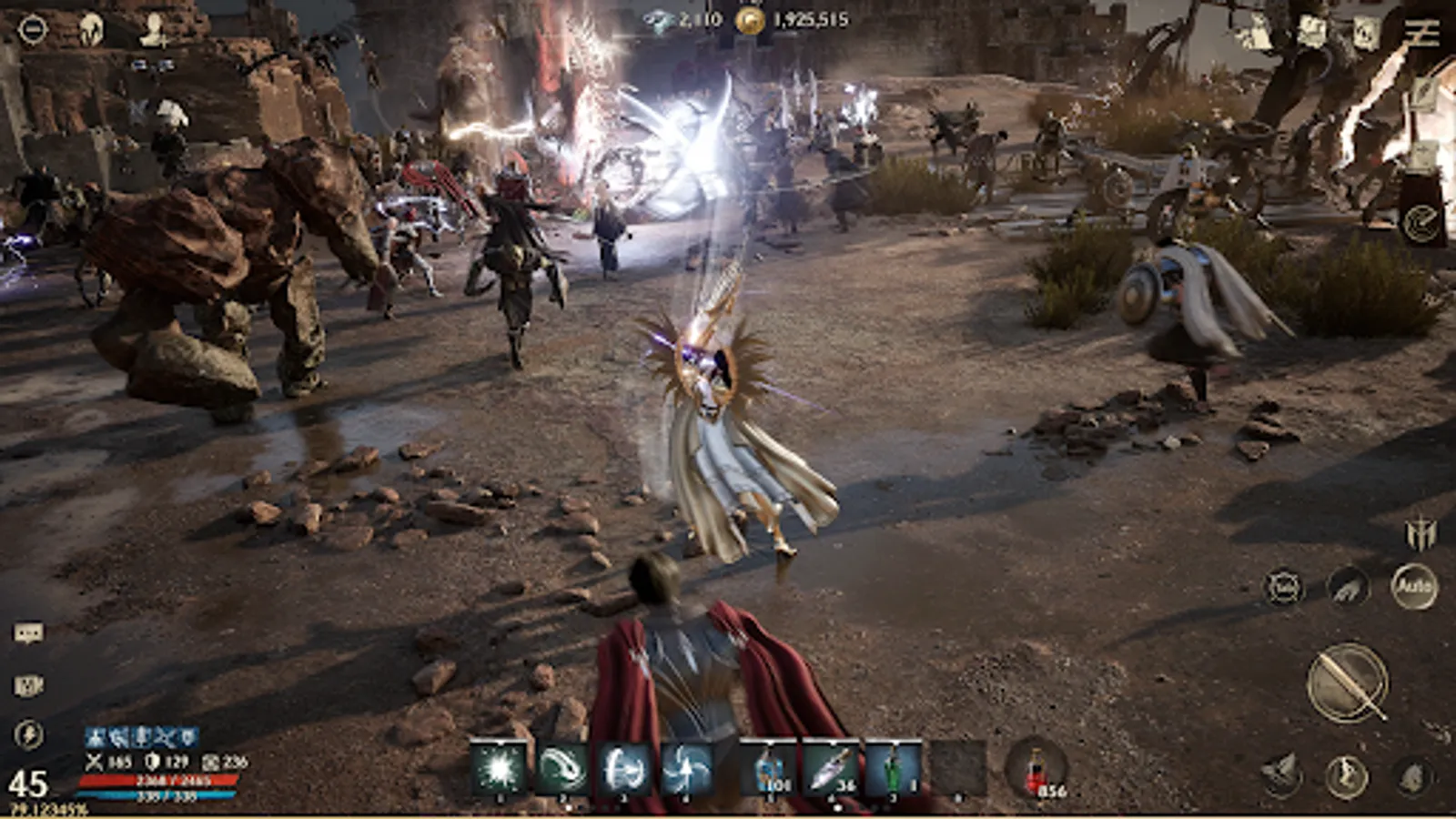1456x819 pixels.
Task: Cast the whirlwind skill in slot four
Action: pos(684,771)
